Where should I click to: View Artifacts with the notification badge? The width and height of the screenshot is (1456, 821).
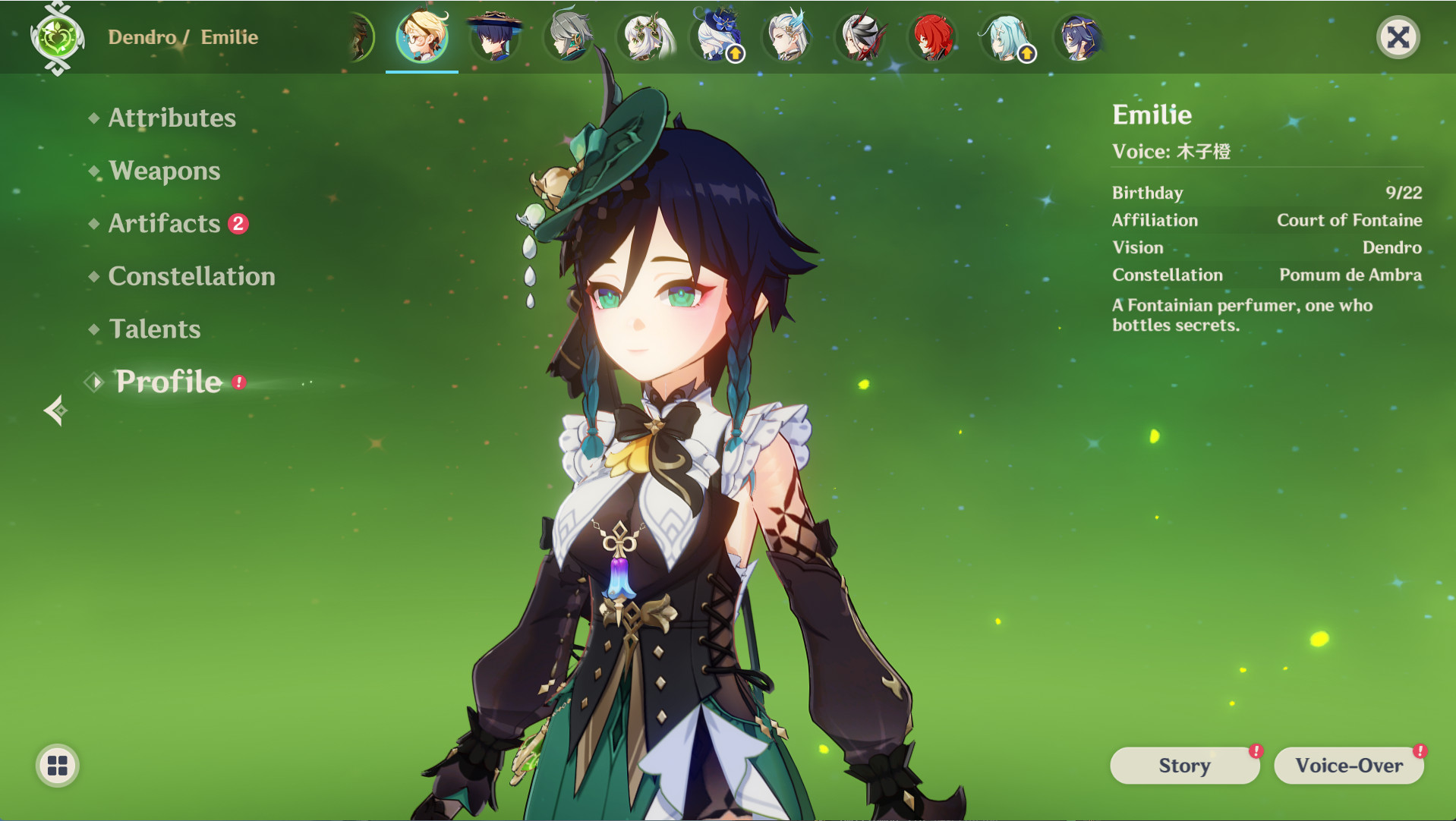162,223
